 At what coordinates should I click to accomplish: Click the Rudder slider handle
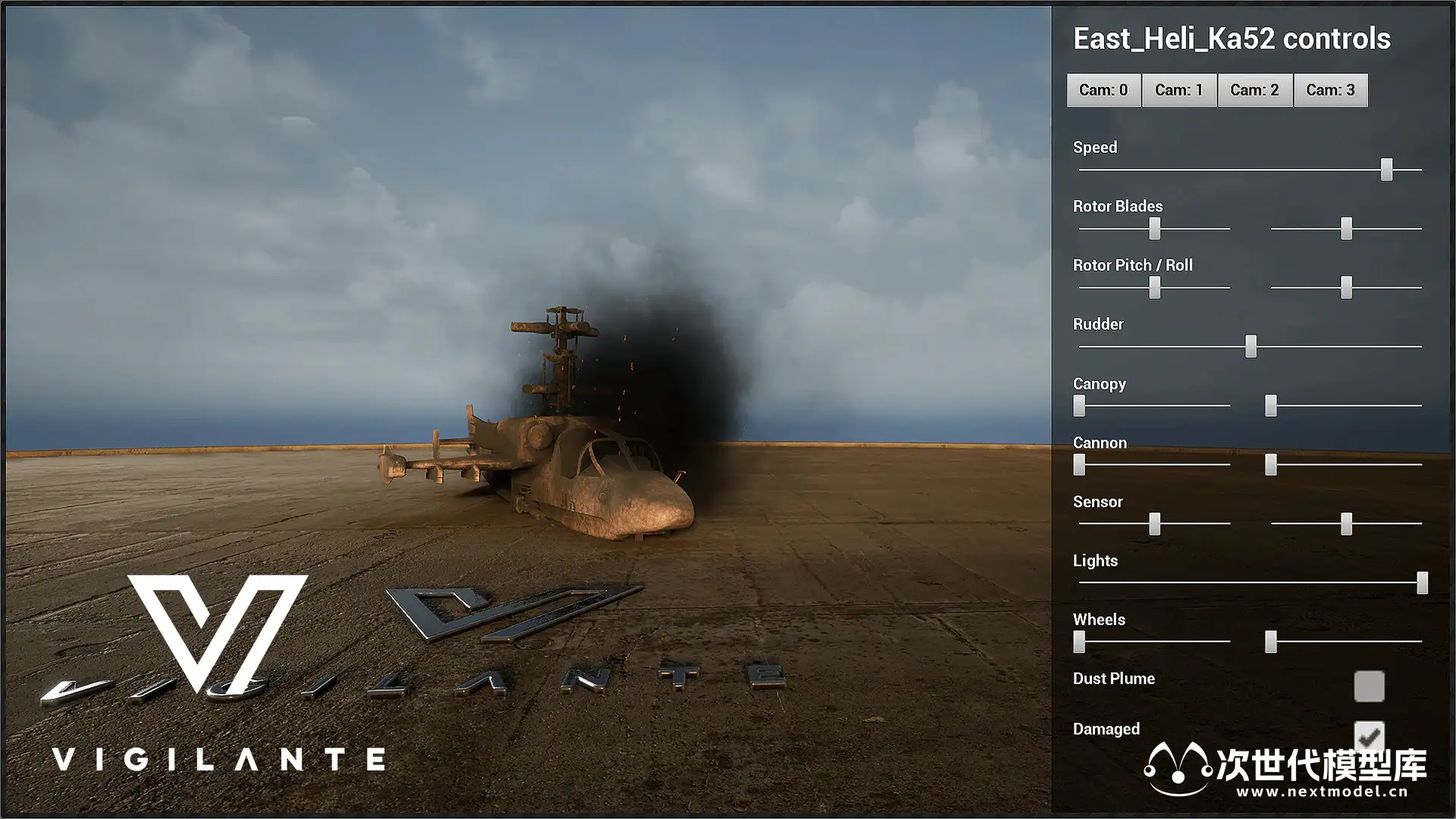point(1250,347)
